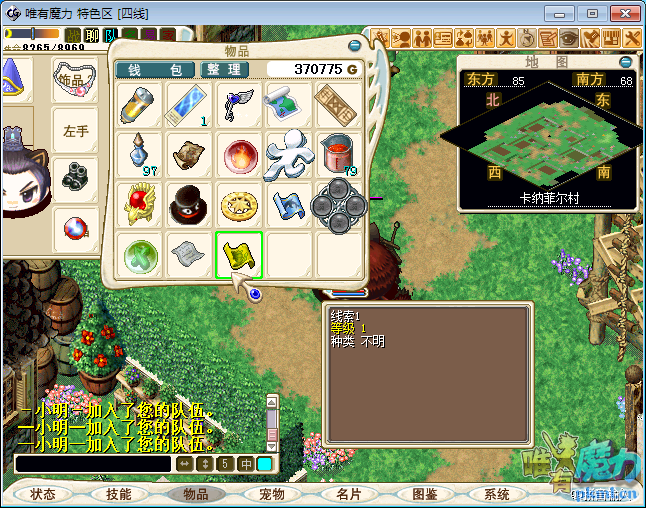
Task: Select the folded world map item
Action: [288, 104]
